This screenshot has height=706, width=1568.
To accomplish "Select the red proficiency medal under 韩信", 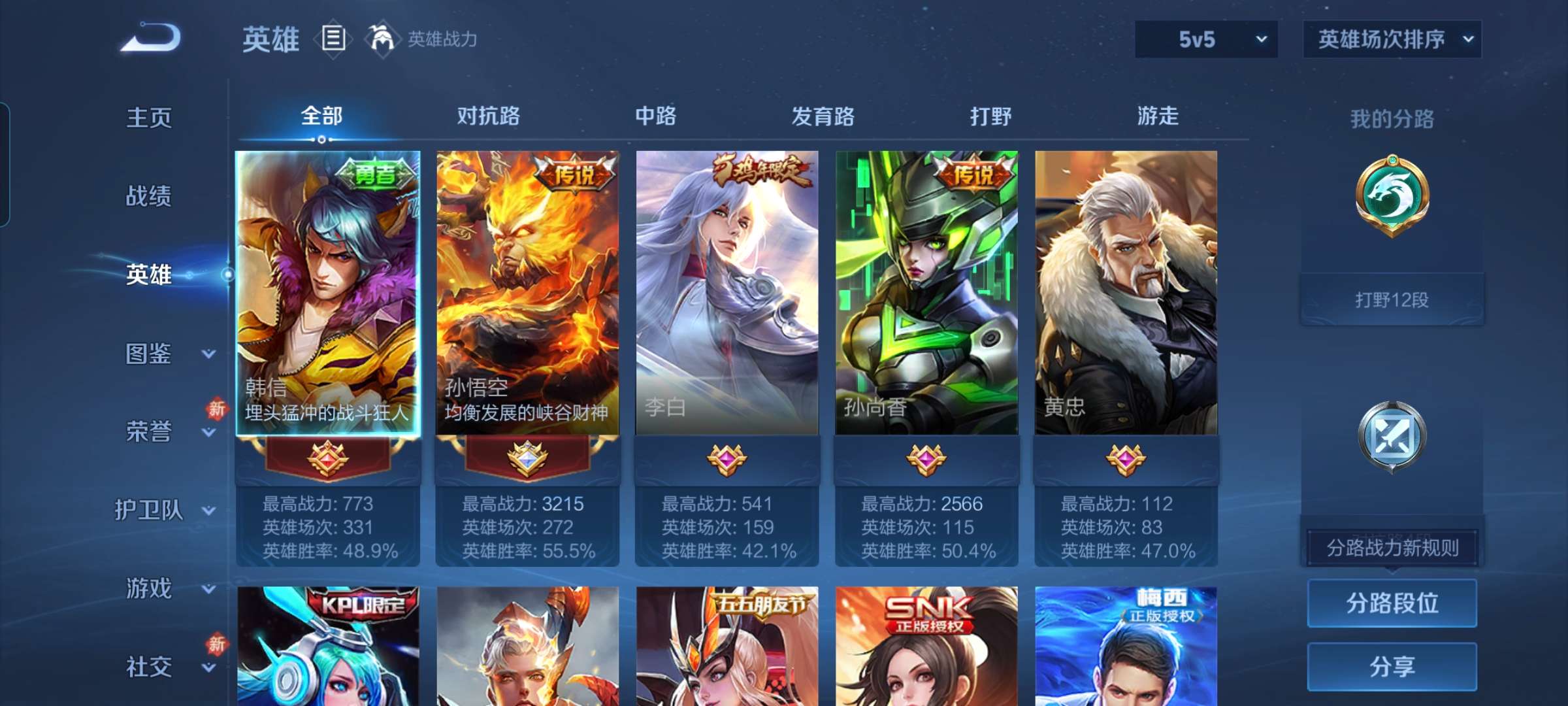I will click(x=329, y=460).
